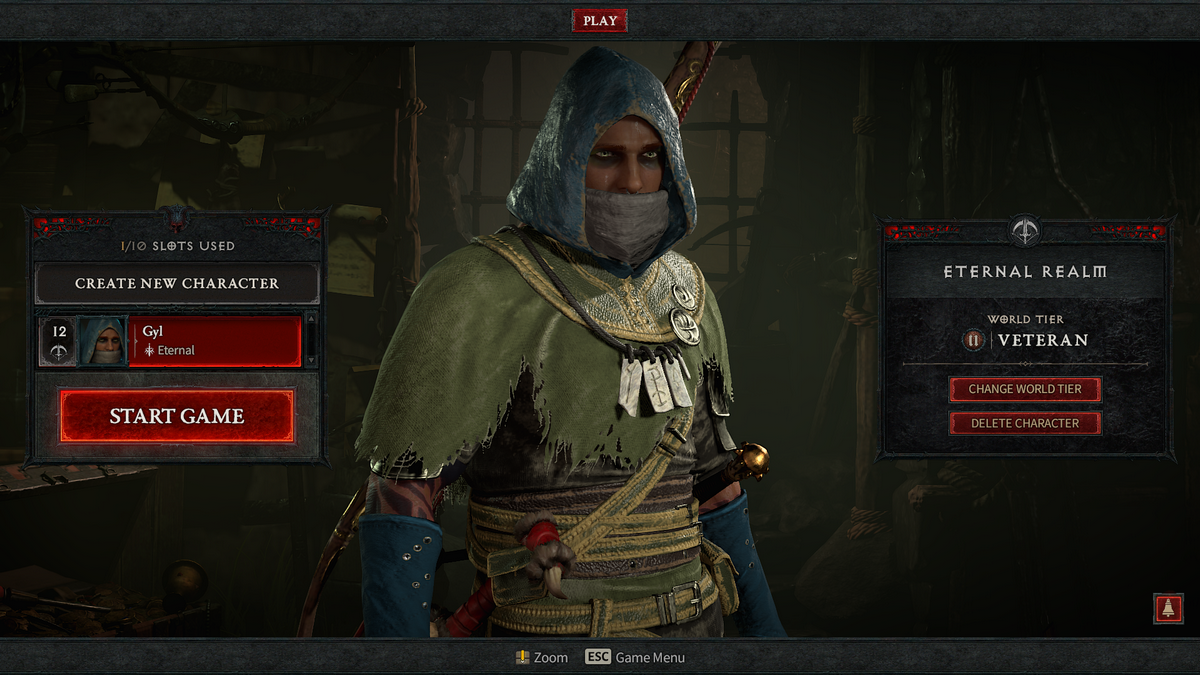This screenshot has height=675, width=1200.
Task: Create a new character
Action: pyautogui.click(x=177, y=283)
